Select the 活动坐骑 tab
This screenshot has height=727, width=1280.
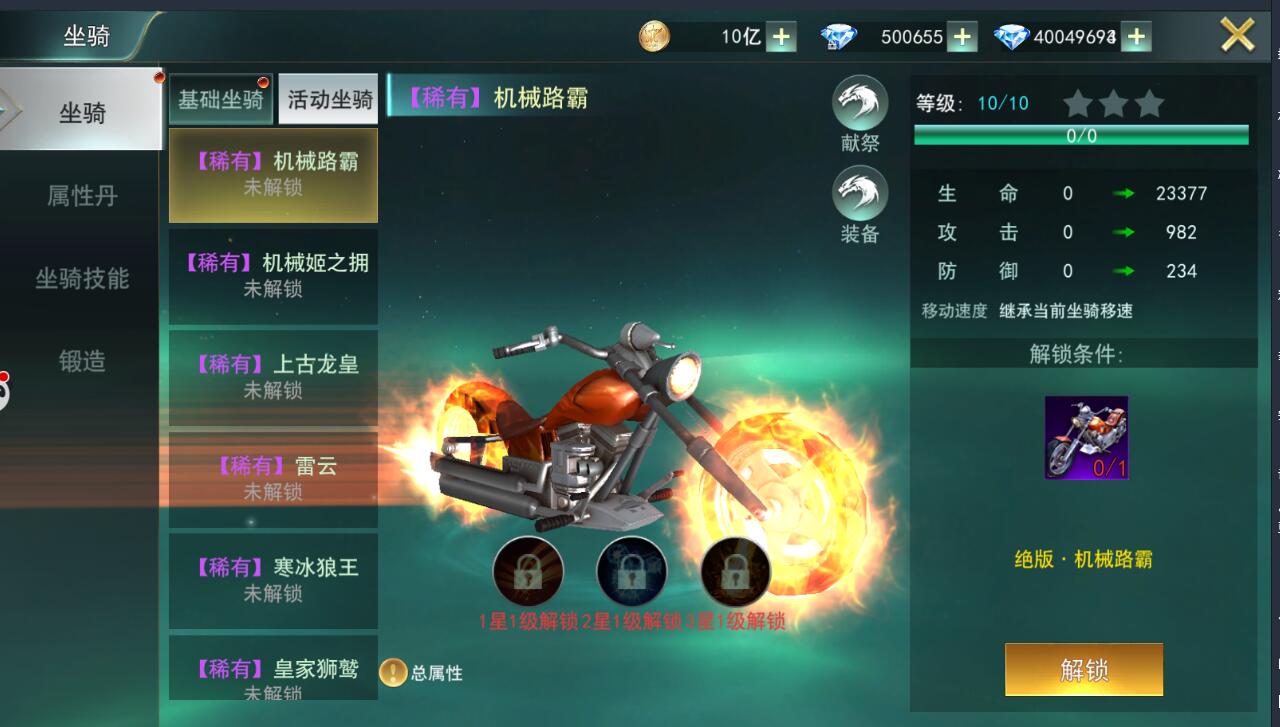(329, 99)
